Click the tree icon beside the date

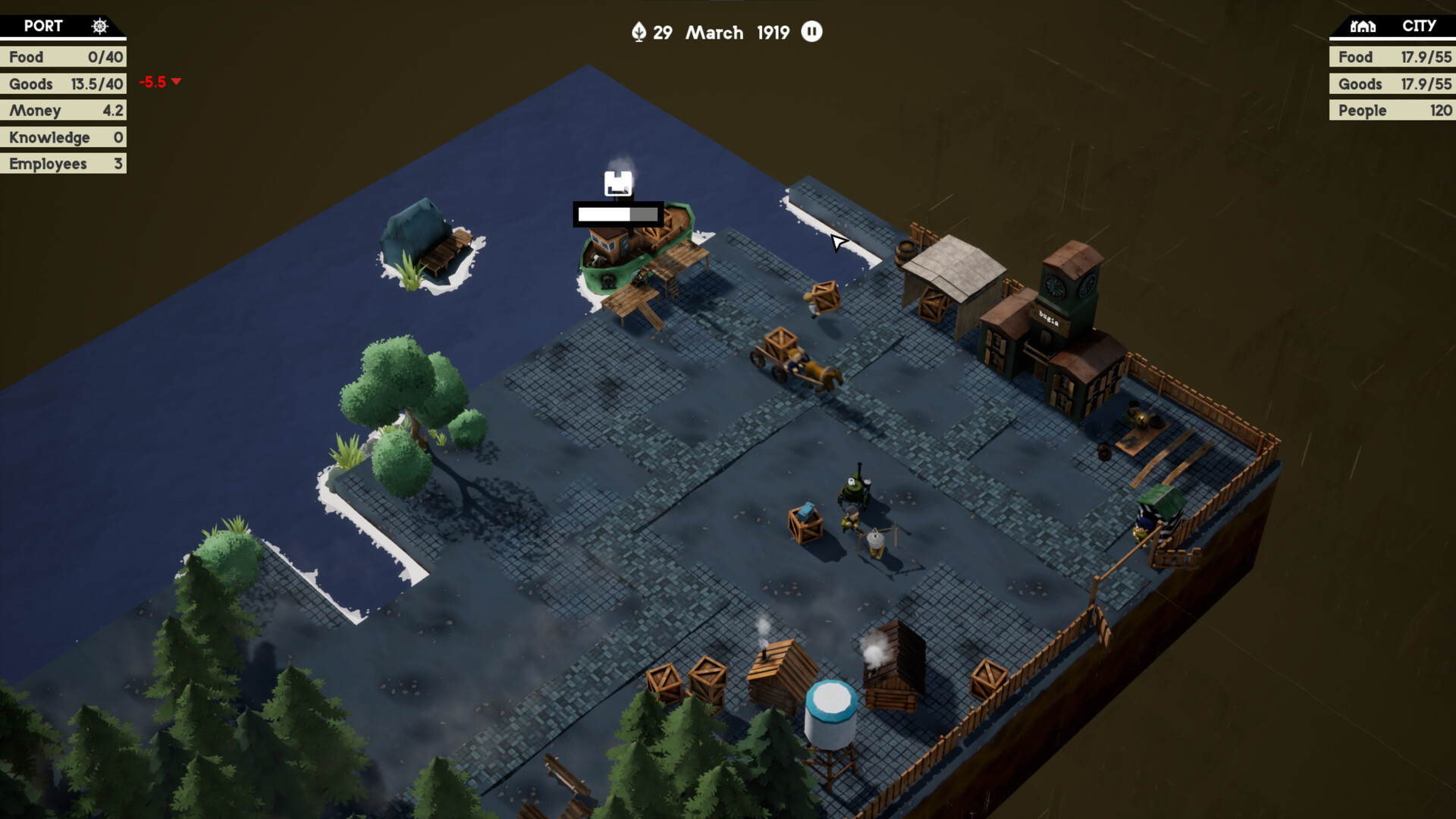coord(641,32)
